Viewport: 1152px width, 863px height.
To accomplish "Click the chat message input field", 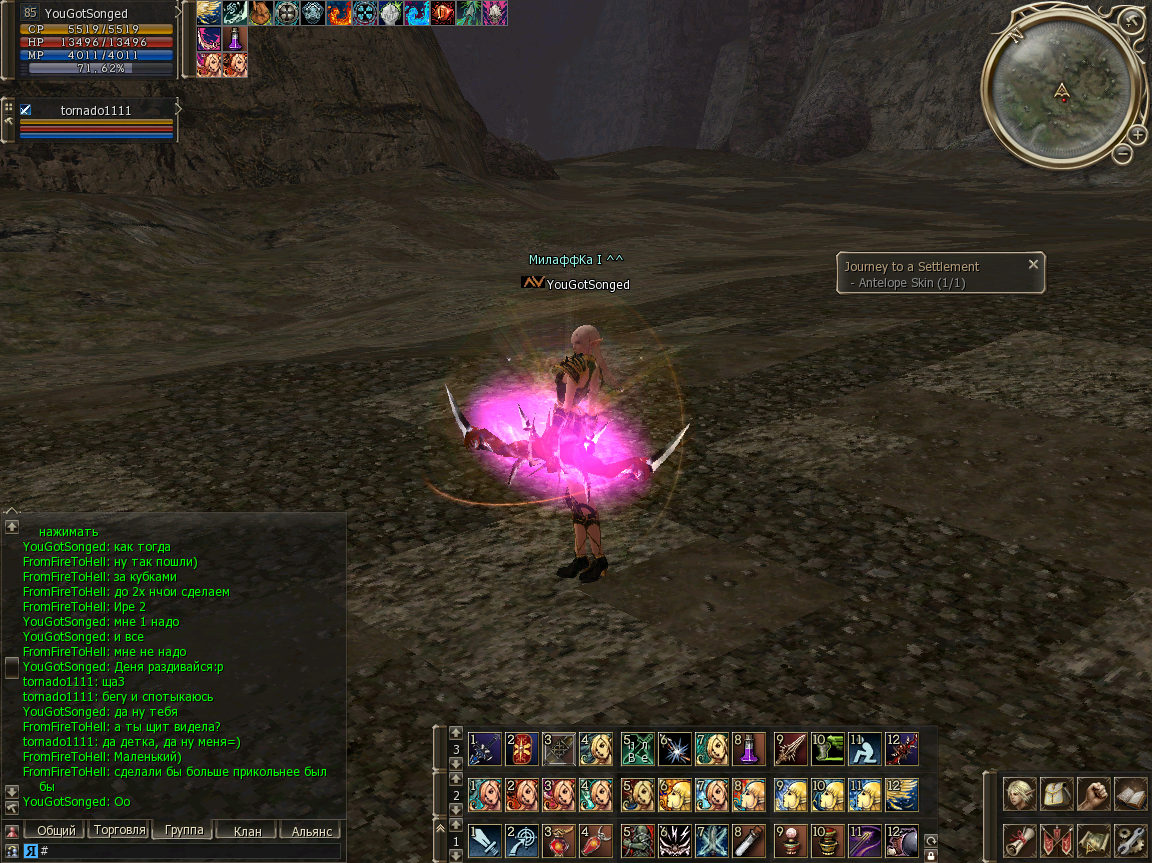I will click(190, 851).
